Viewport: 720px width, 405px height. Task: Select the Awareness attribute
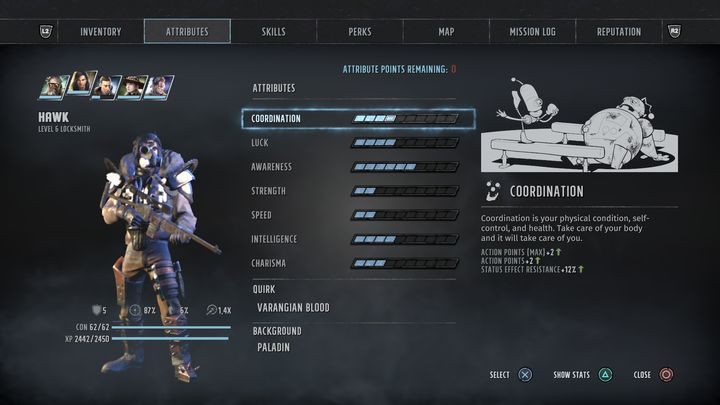pos(355,167)
